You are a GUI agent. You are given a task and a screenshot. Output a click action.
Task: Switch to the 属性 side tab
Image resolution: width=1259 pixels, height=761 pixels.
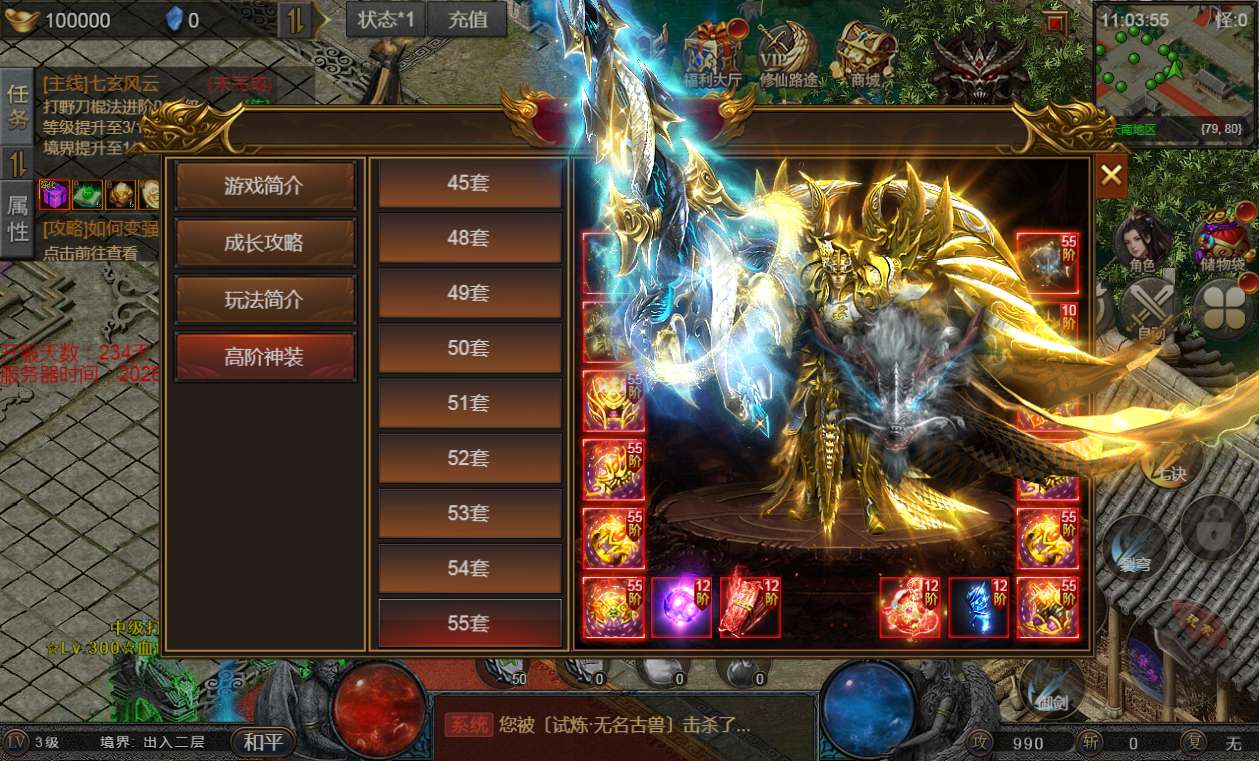click(18, 218)
